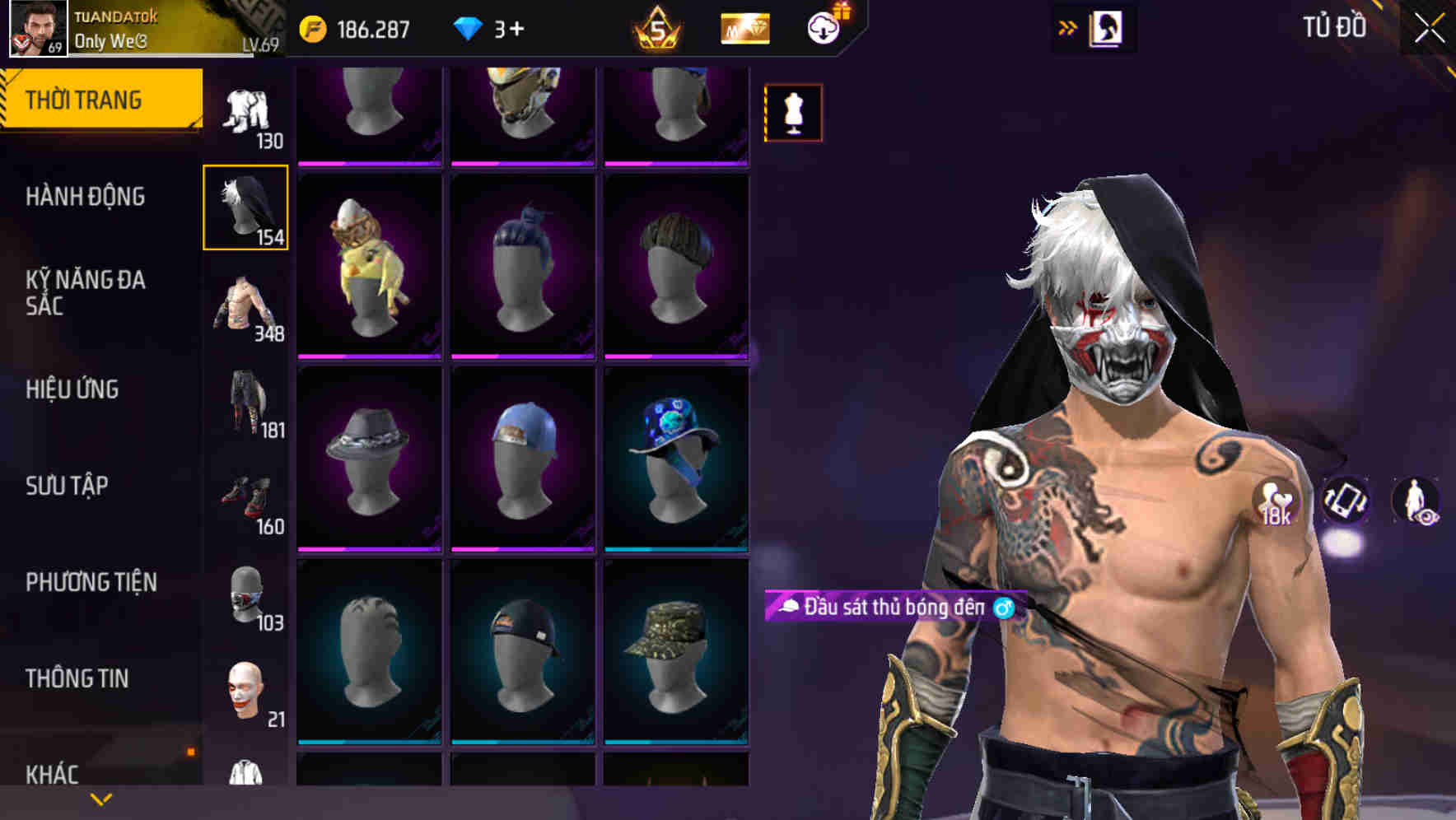Select the shoes category icon labeled 160

coord(247,496)
